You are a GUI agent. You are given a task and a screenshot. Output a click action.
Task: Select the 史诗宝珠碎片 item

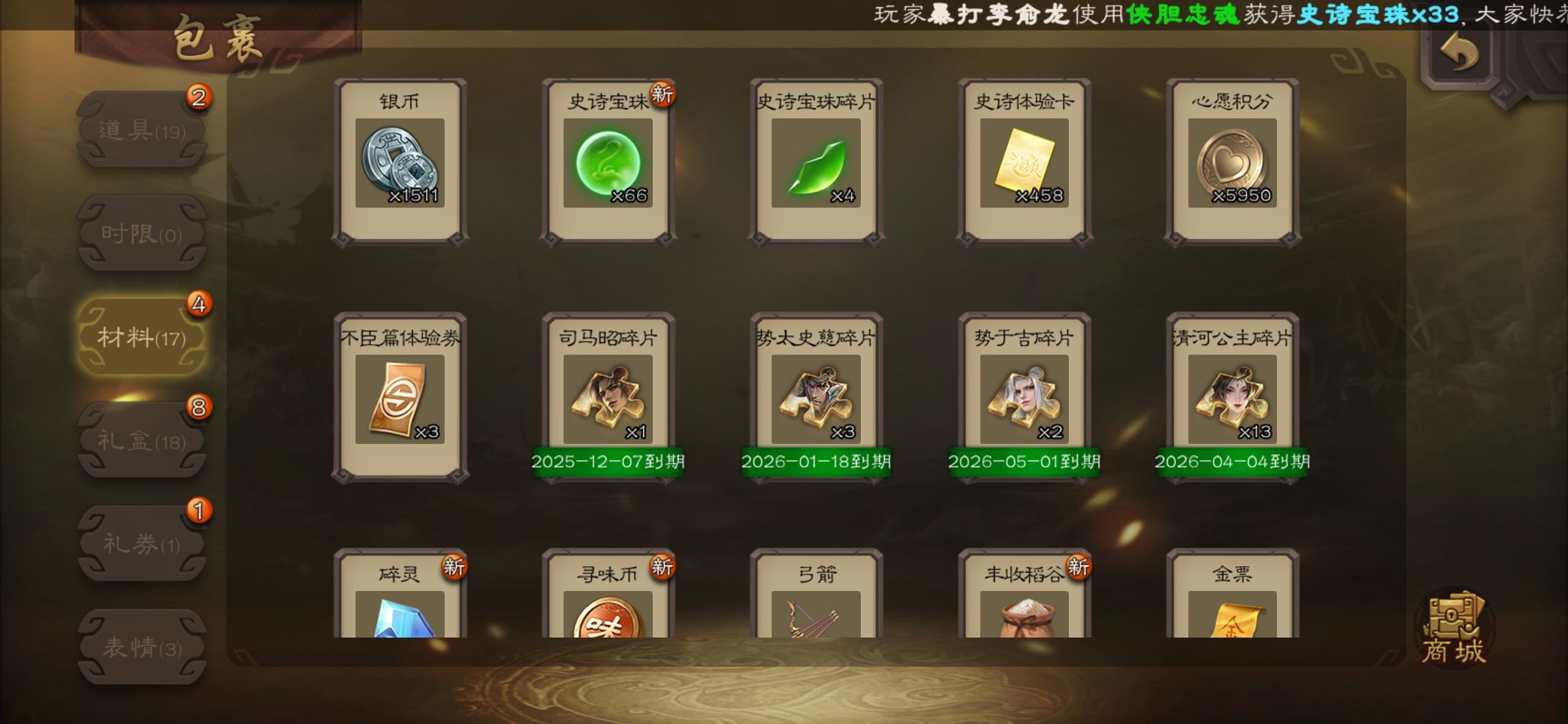tap(816, 162)
